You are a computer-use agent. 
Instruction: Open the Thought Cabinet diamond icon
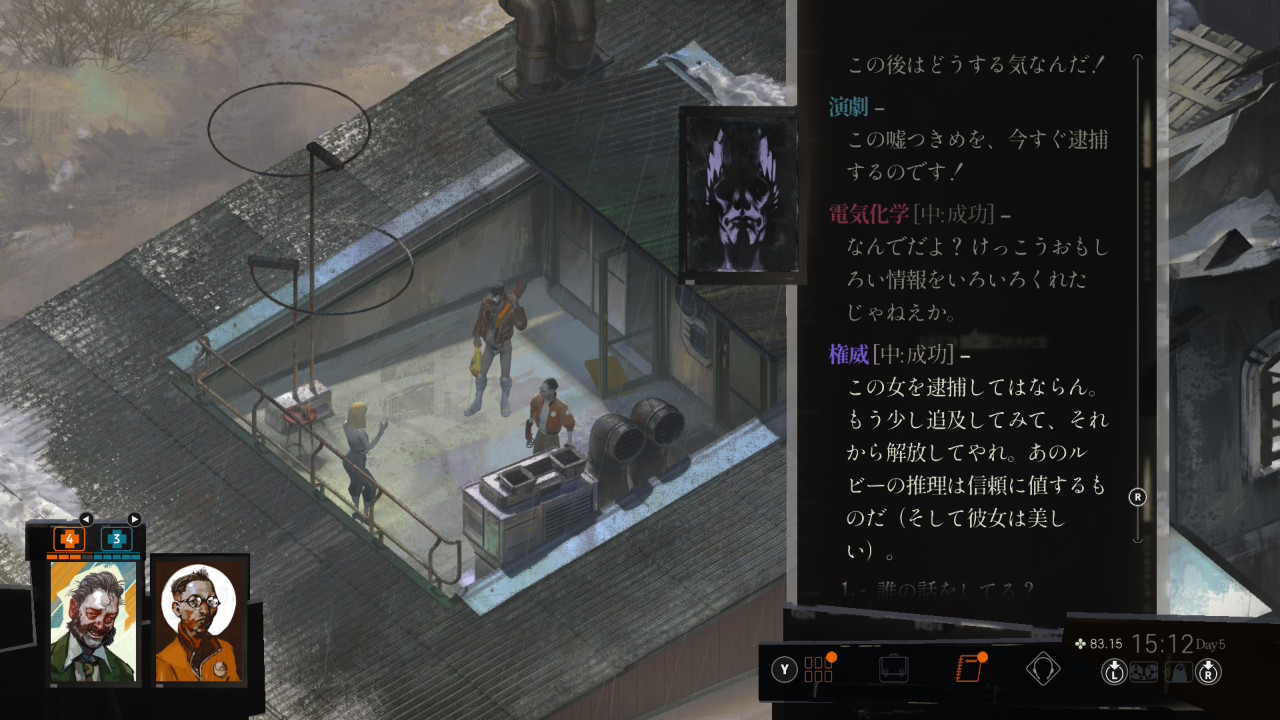point(1043,668)
